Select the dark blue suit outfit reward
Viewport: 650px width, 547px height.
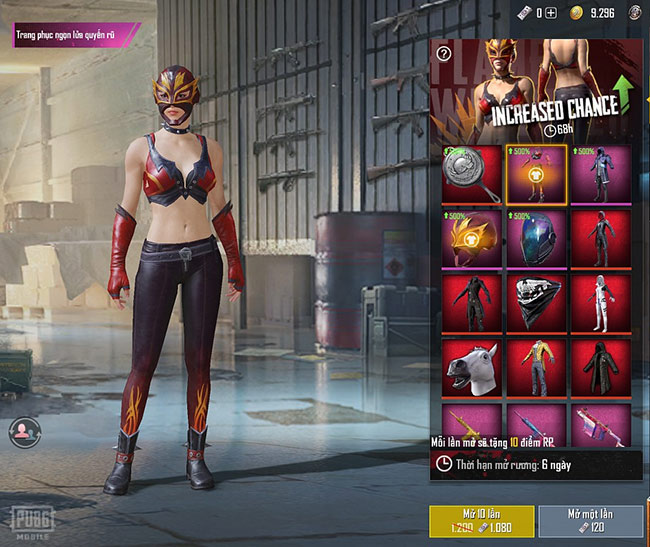[x=600, y=173]
